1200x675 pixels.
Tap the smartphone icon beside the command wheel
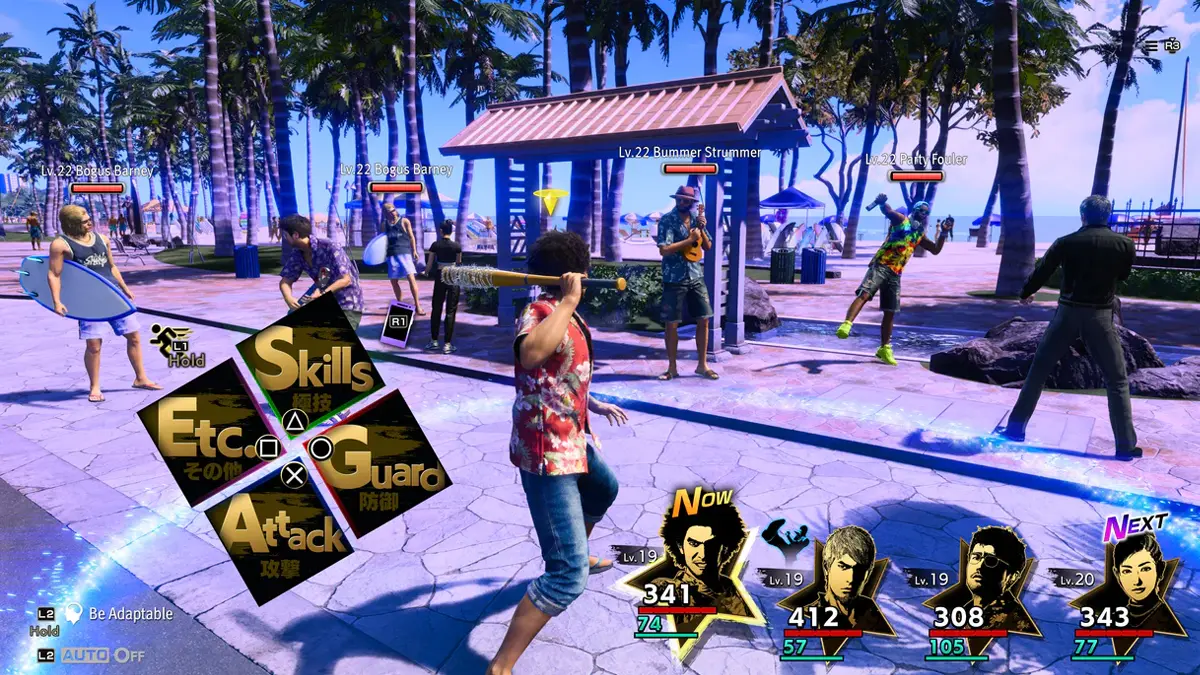(398, 324)
